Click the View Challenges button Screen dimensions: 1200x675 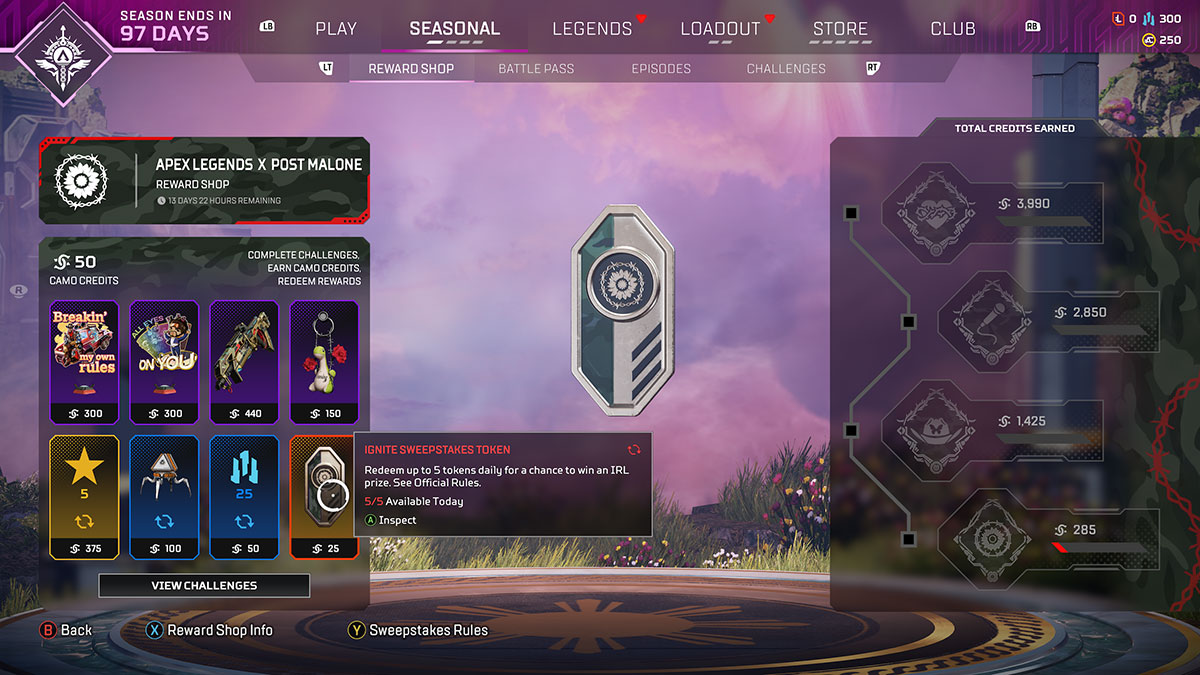(204, 585)
